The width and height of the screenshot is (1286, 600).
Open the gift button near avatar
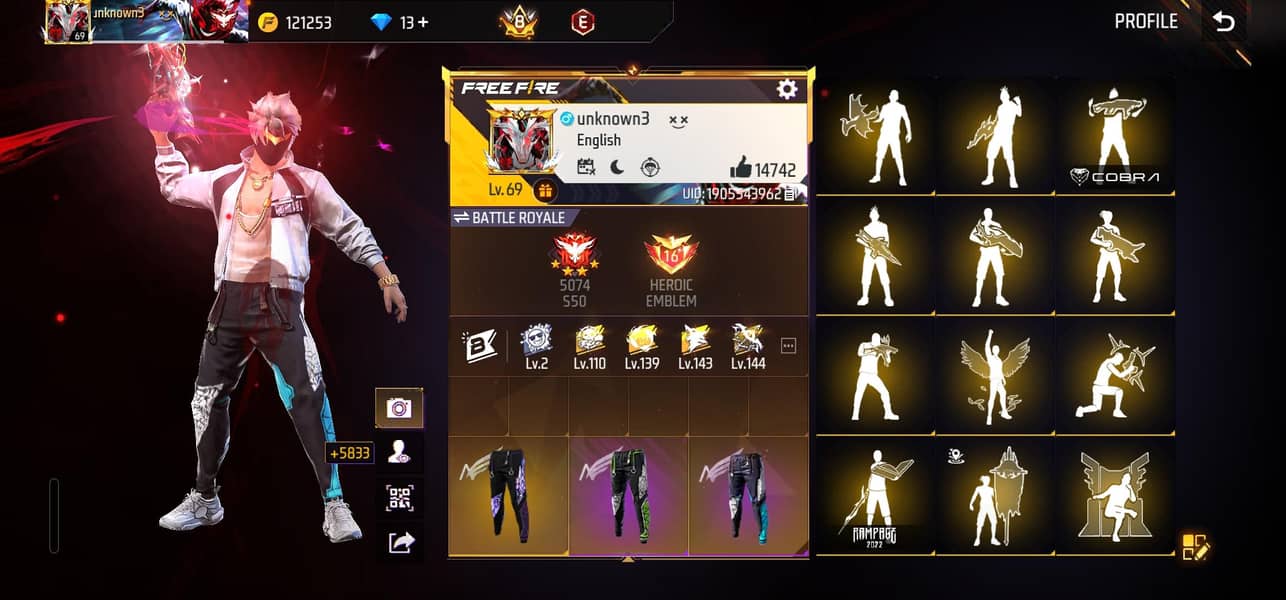(545, 190)
